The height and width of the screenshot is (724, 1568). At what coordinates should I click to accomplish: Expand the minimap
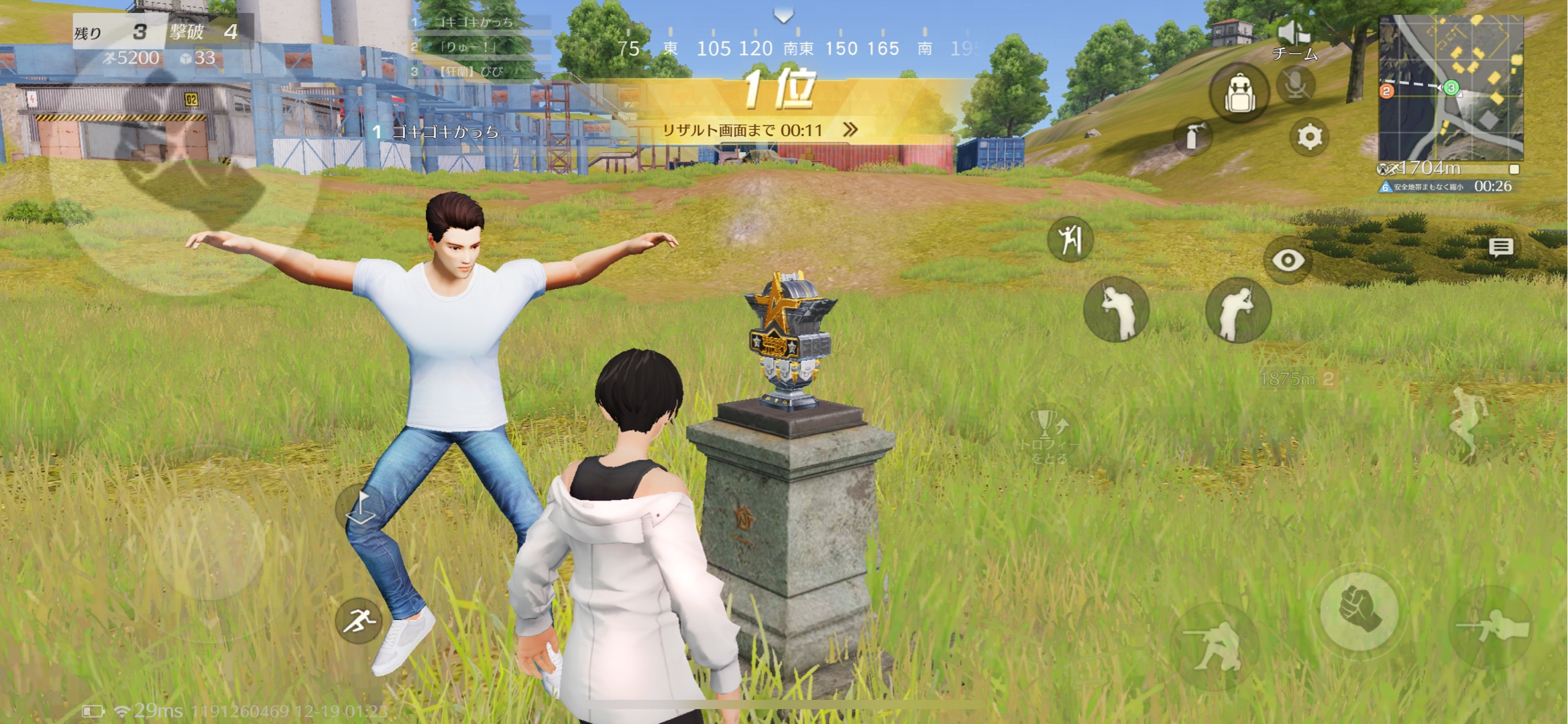coord(1450,87)
